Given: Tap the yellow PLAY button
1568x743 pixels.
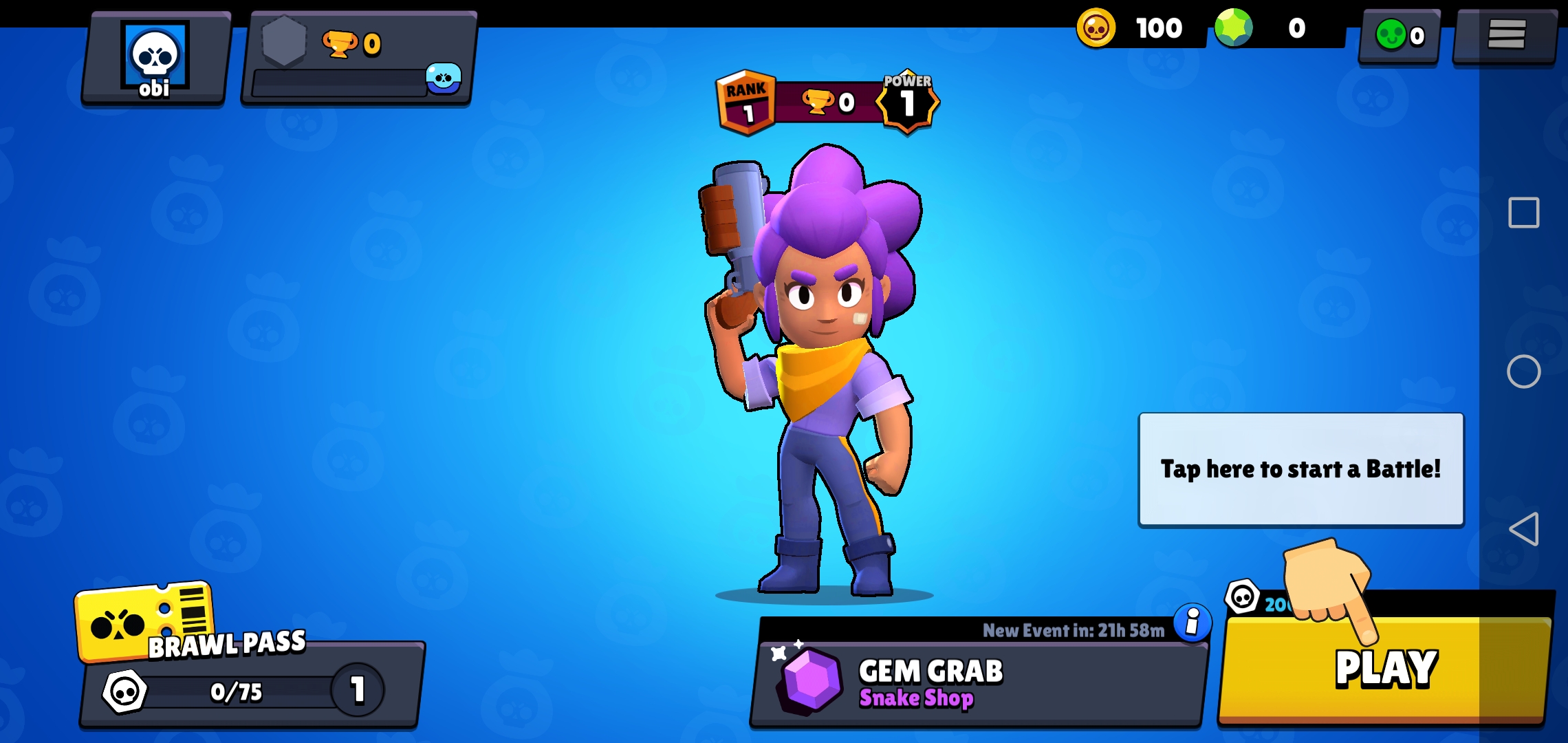Looking at the screenshot, I should pyautogui.click(x=1384, y=669).
